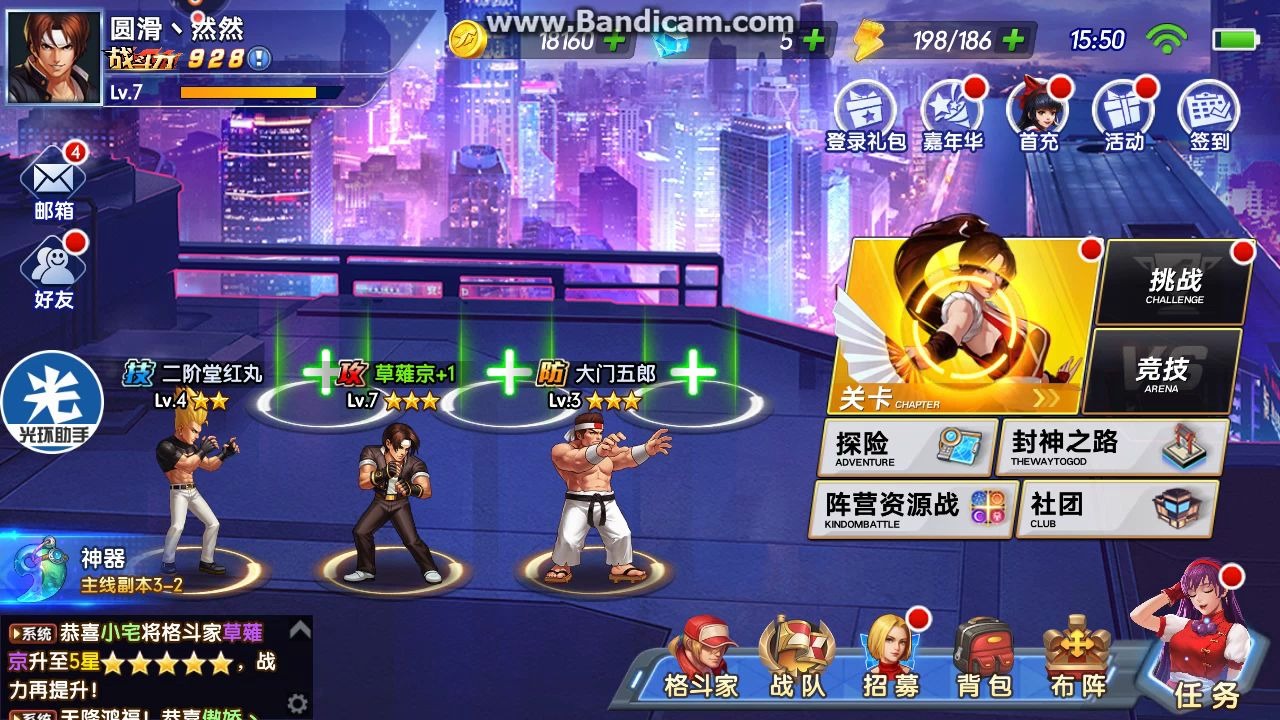Launch the 光环助手 halo assistant
Viewport: 1280px width, 720px height.
pos(50,400)
